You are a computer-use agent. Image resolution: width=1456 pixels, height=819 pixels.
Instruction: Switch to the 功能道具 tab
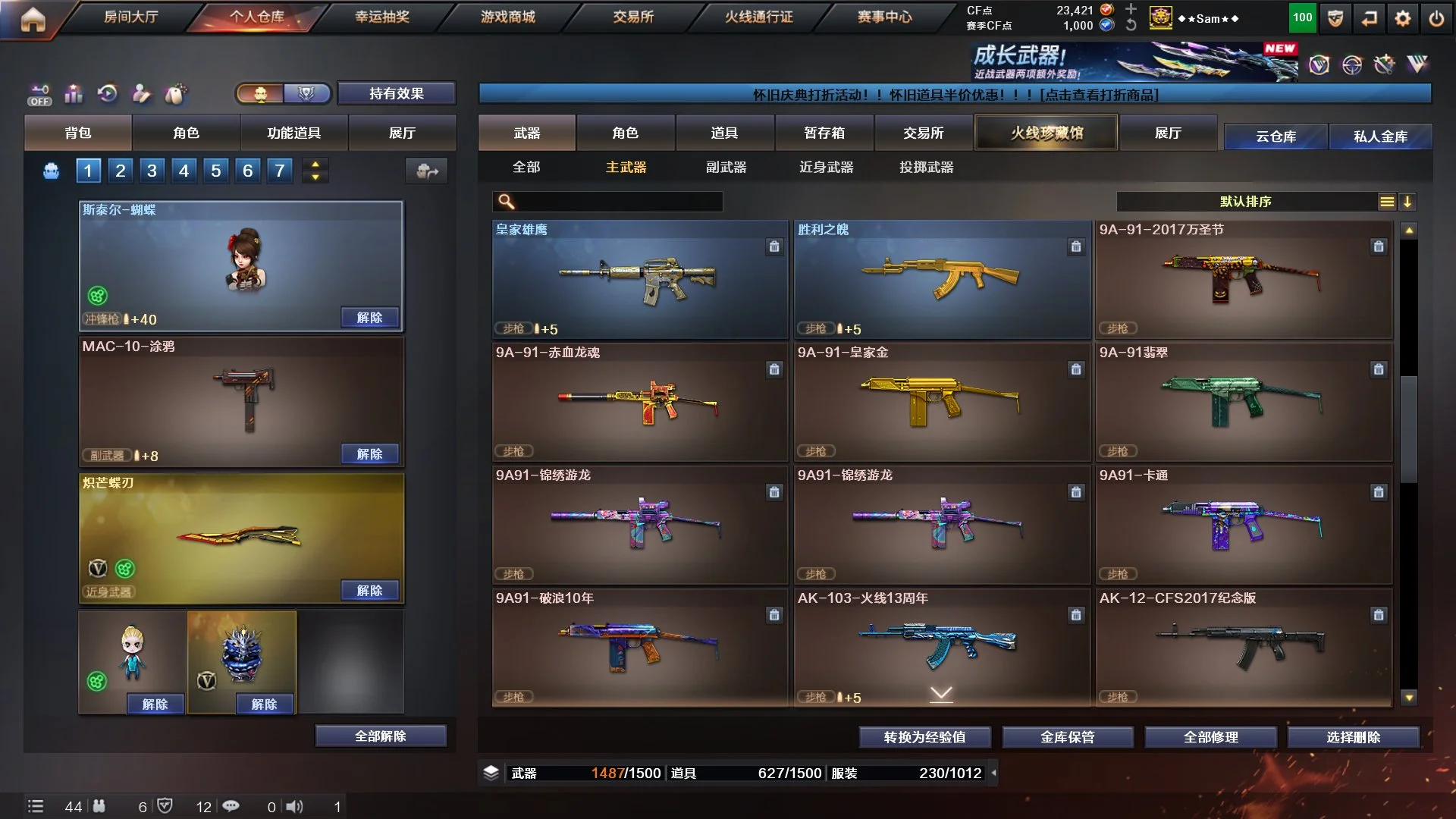(293, 133)
